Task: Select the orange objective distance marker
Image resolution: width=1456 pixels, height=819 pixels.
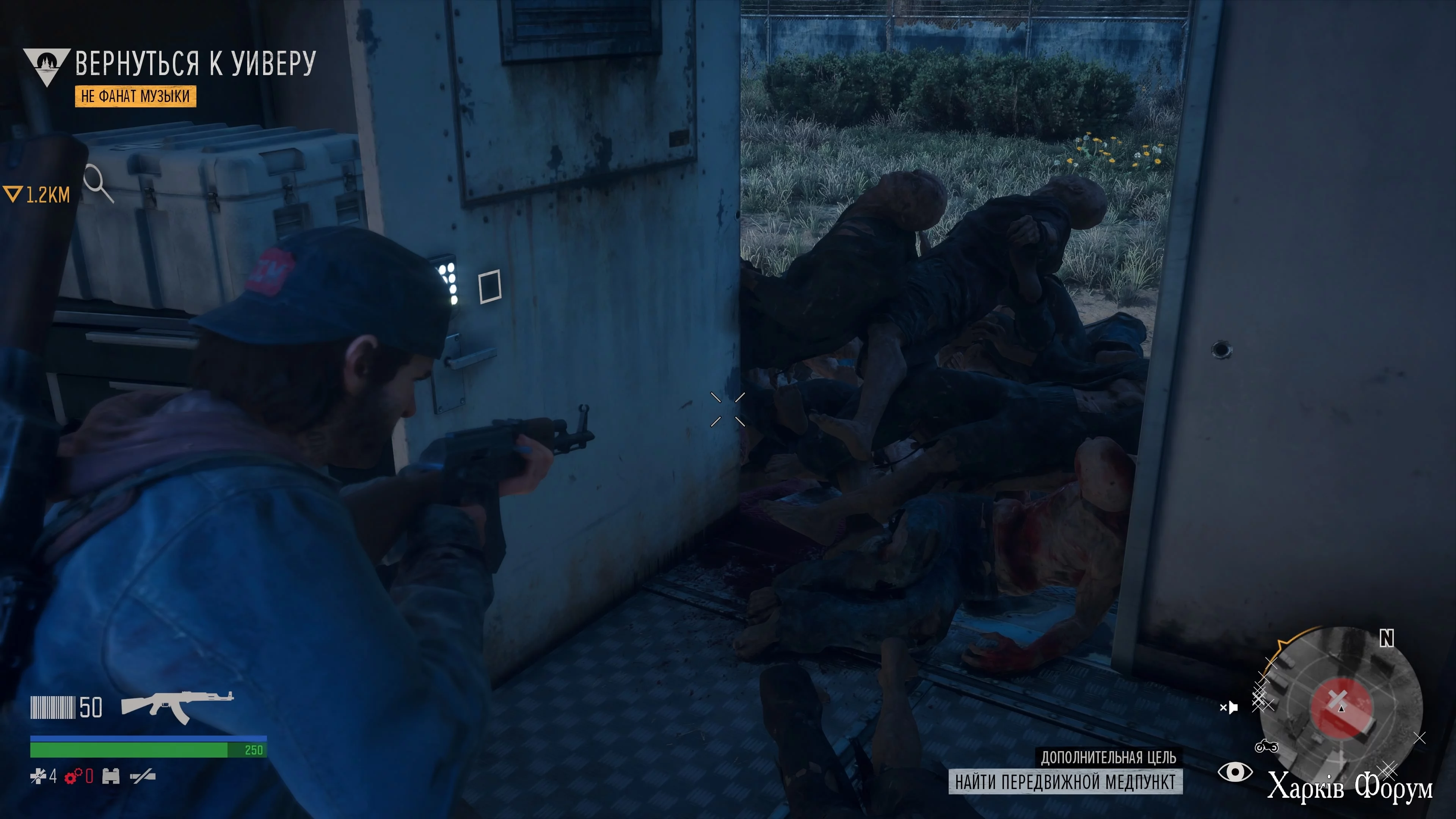Action: (36, 195)
